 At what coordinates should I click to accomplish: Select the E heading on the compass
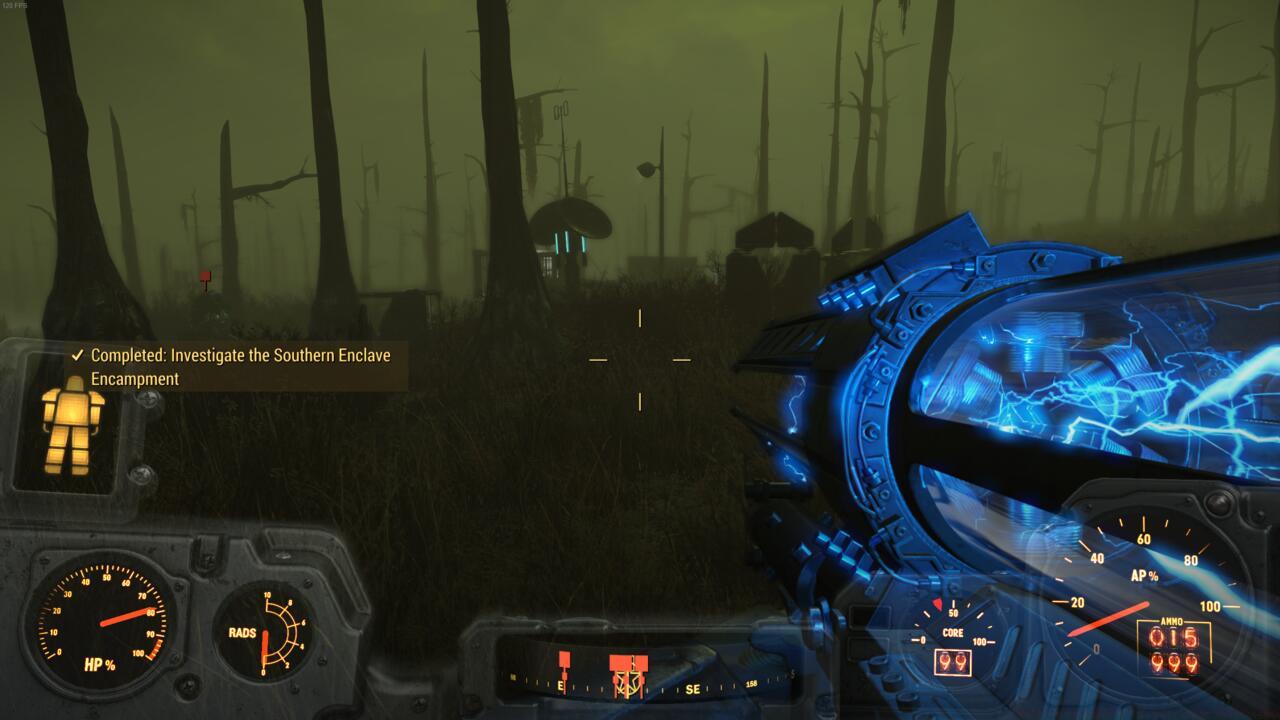[x=560, y=686]
